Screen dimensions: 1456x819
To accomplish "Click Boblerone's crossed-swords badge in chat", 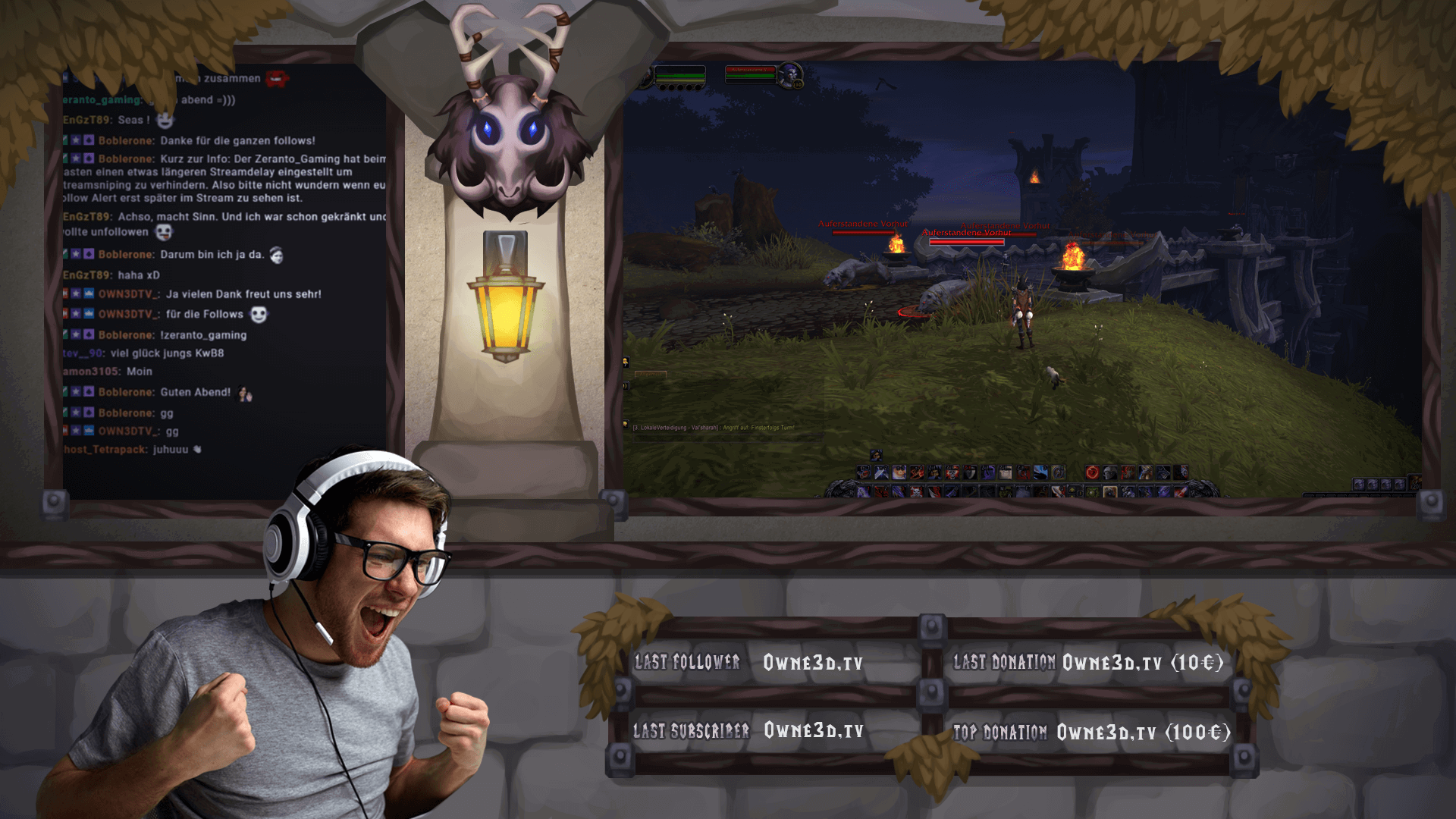I will (x=65, y=141).
